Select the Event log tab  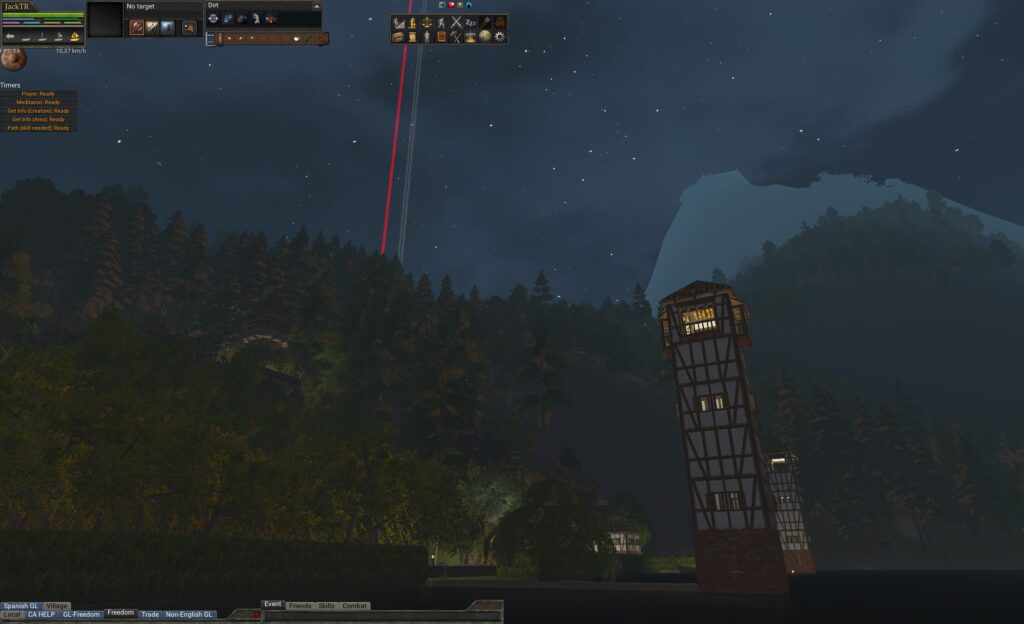point(273,605)
